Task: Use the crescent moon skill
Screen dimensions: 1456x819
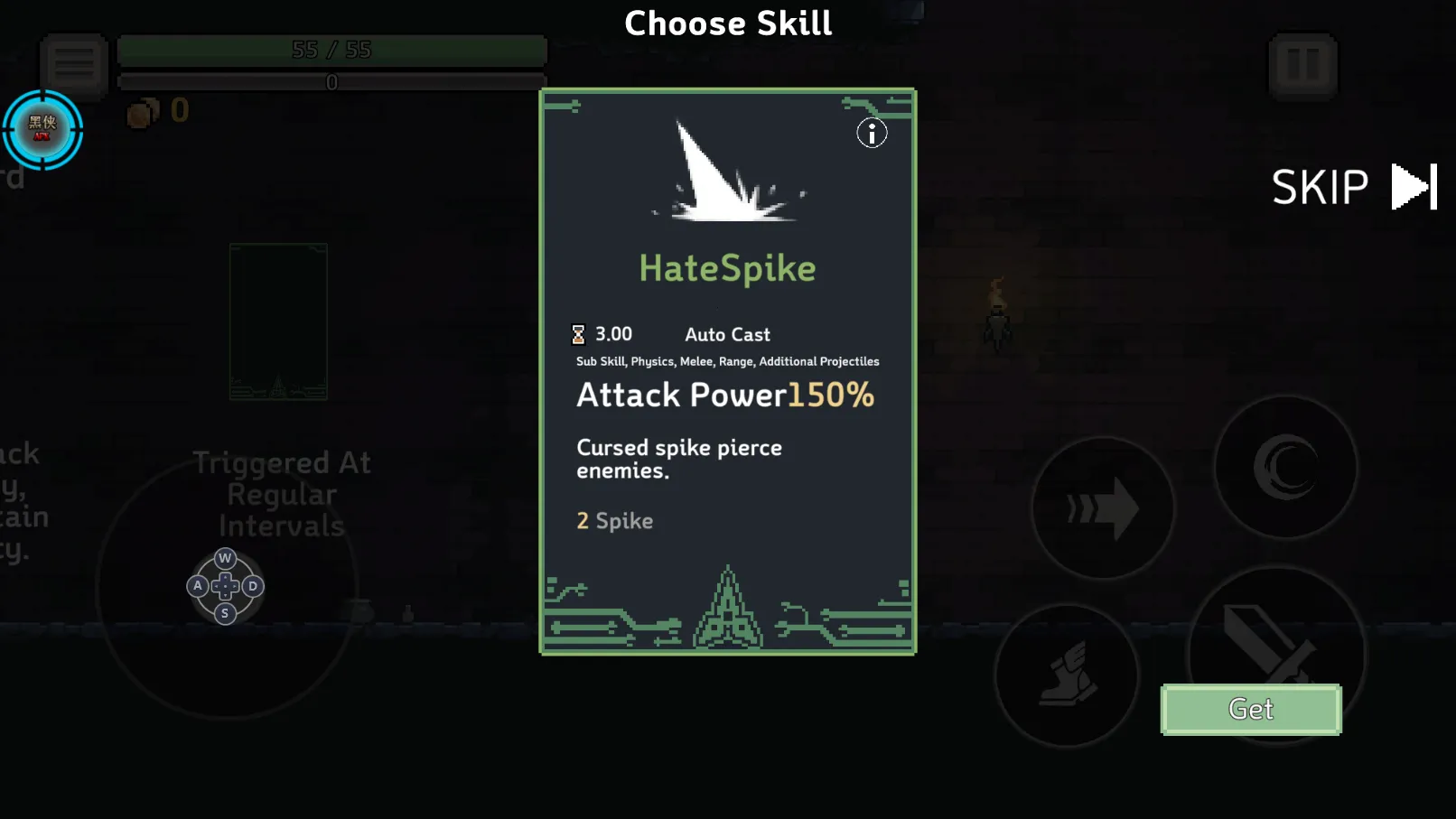Action: point(1285,467)
